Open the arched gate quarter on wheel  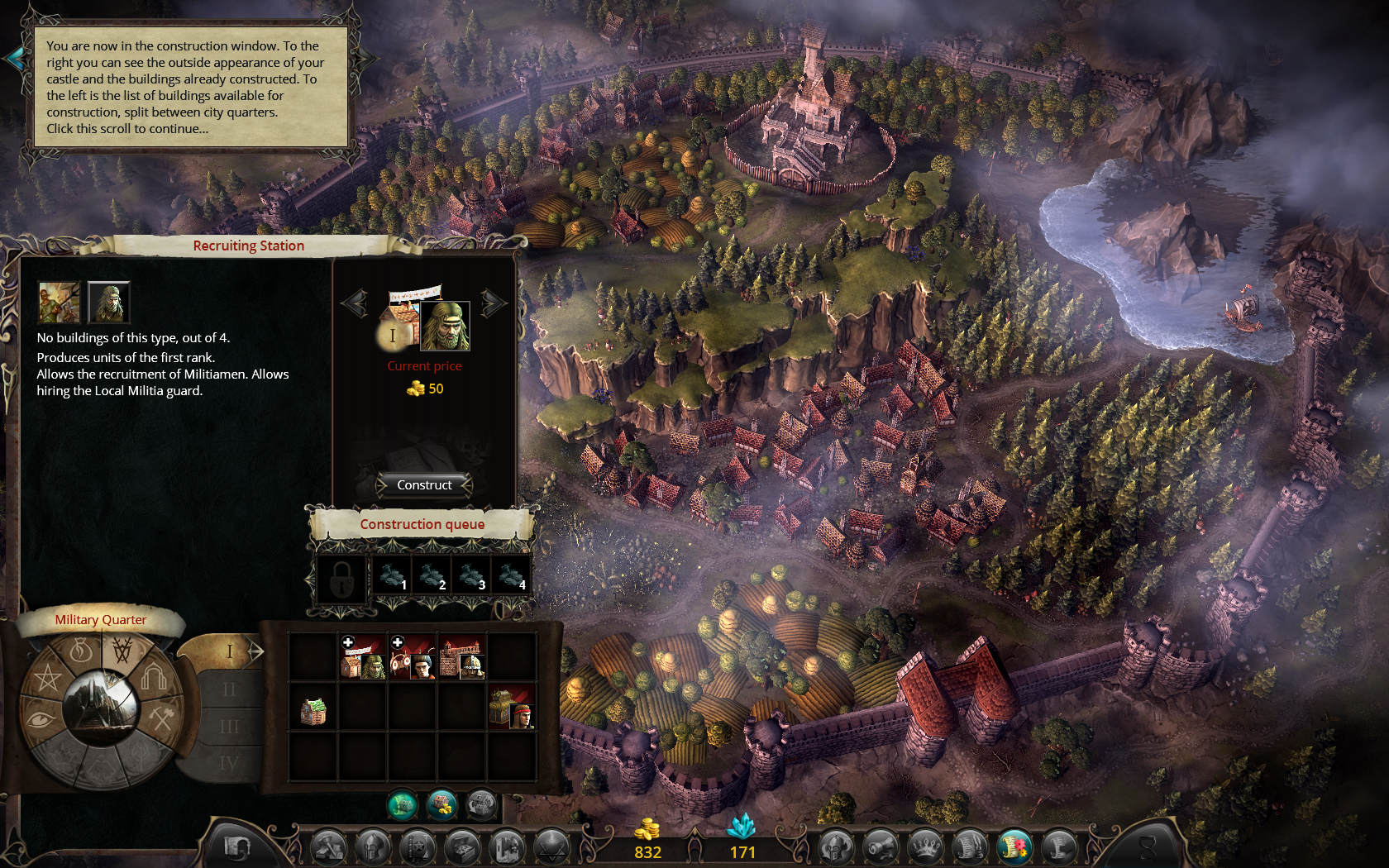155,678
